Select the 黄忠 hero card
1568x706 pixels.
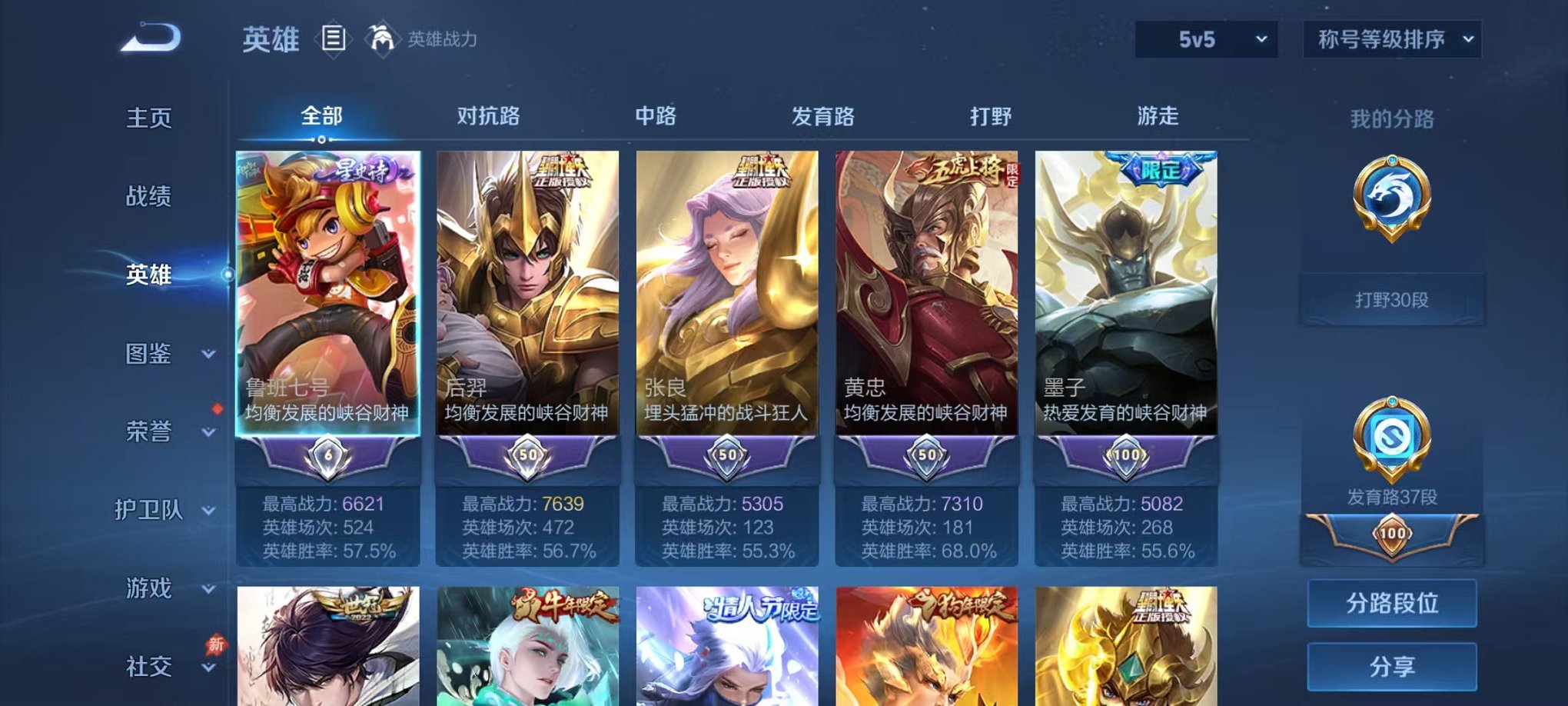[925, 308]
